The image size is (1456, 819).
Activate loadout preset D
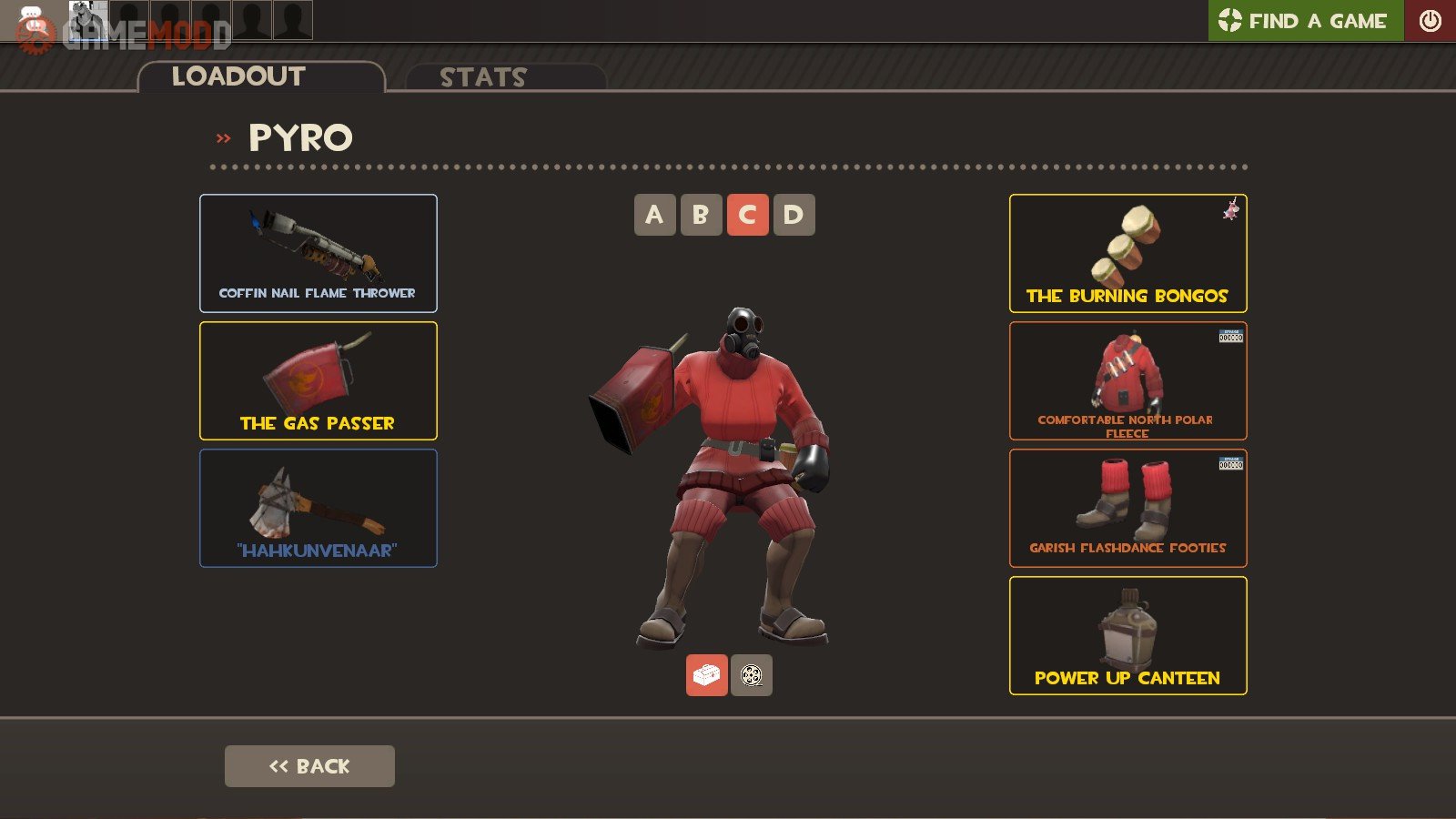[x=794, y=215]
